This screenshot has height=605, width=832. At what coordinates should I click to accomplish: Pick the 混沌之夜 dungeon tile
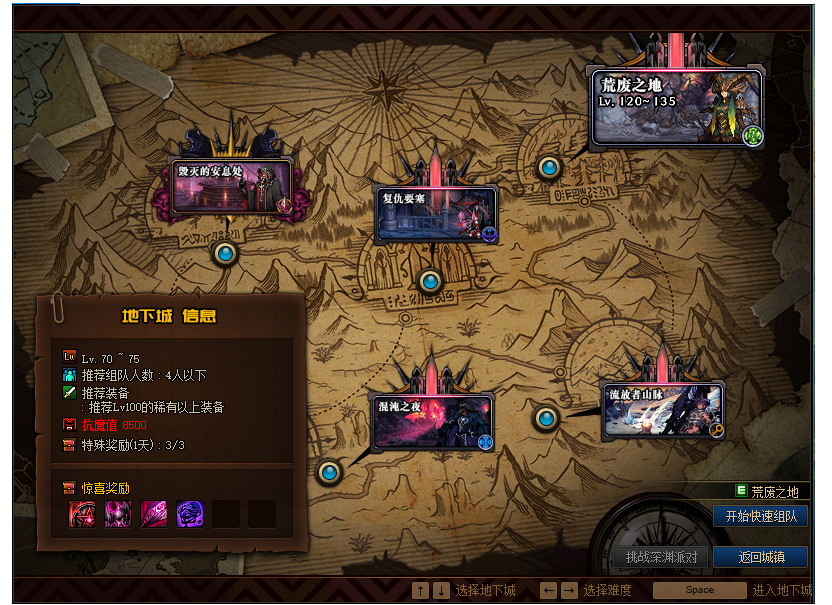(x=432, y=422)
